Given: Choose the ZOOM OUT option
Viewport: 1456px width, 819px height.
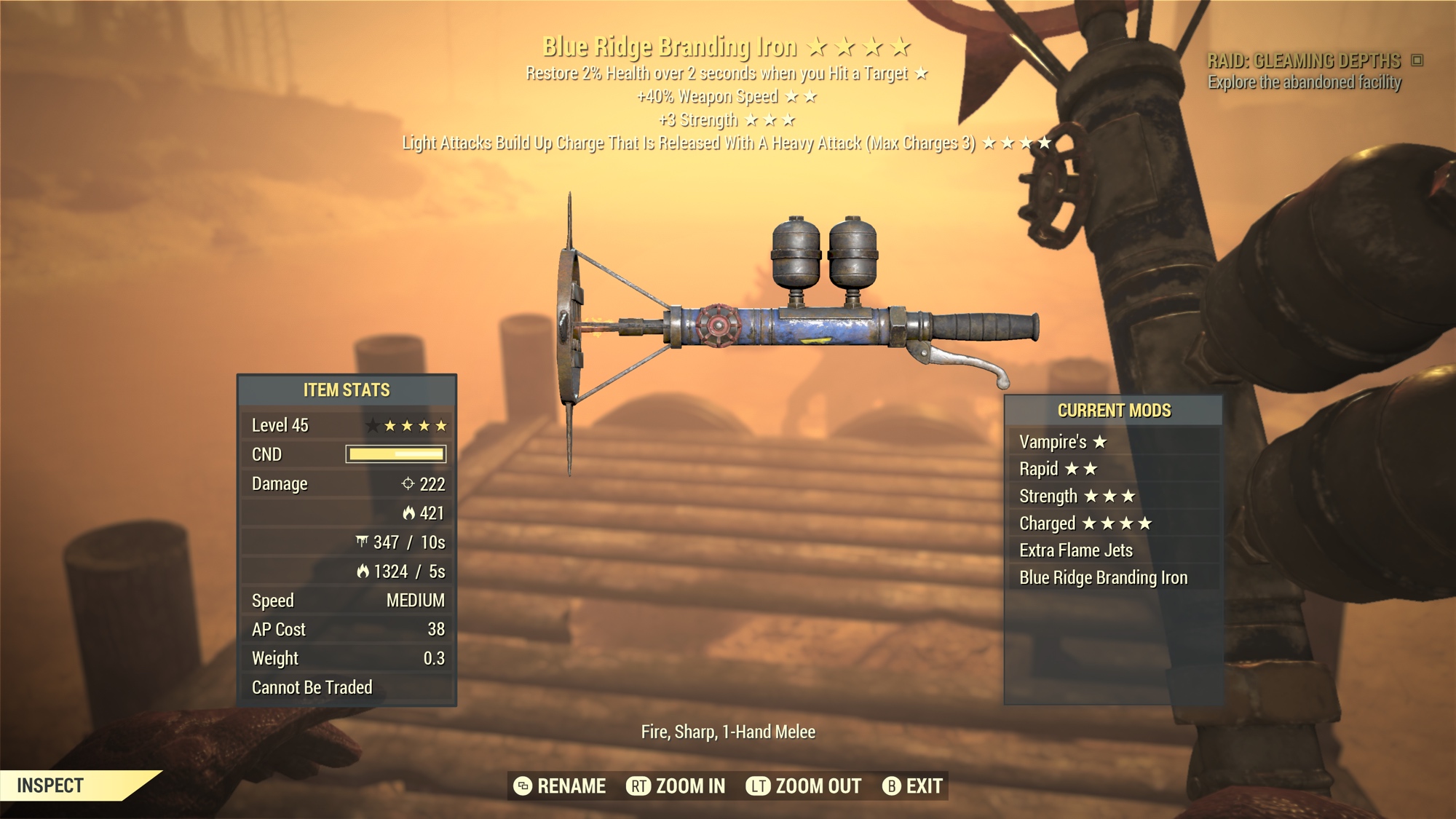Looking at the screenshot, I should (804, 786).
